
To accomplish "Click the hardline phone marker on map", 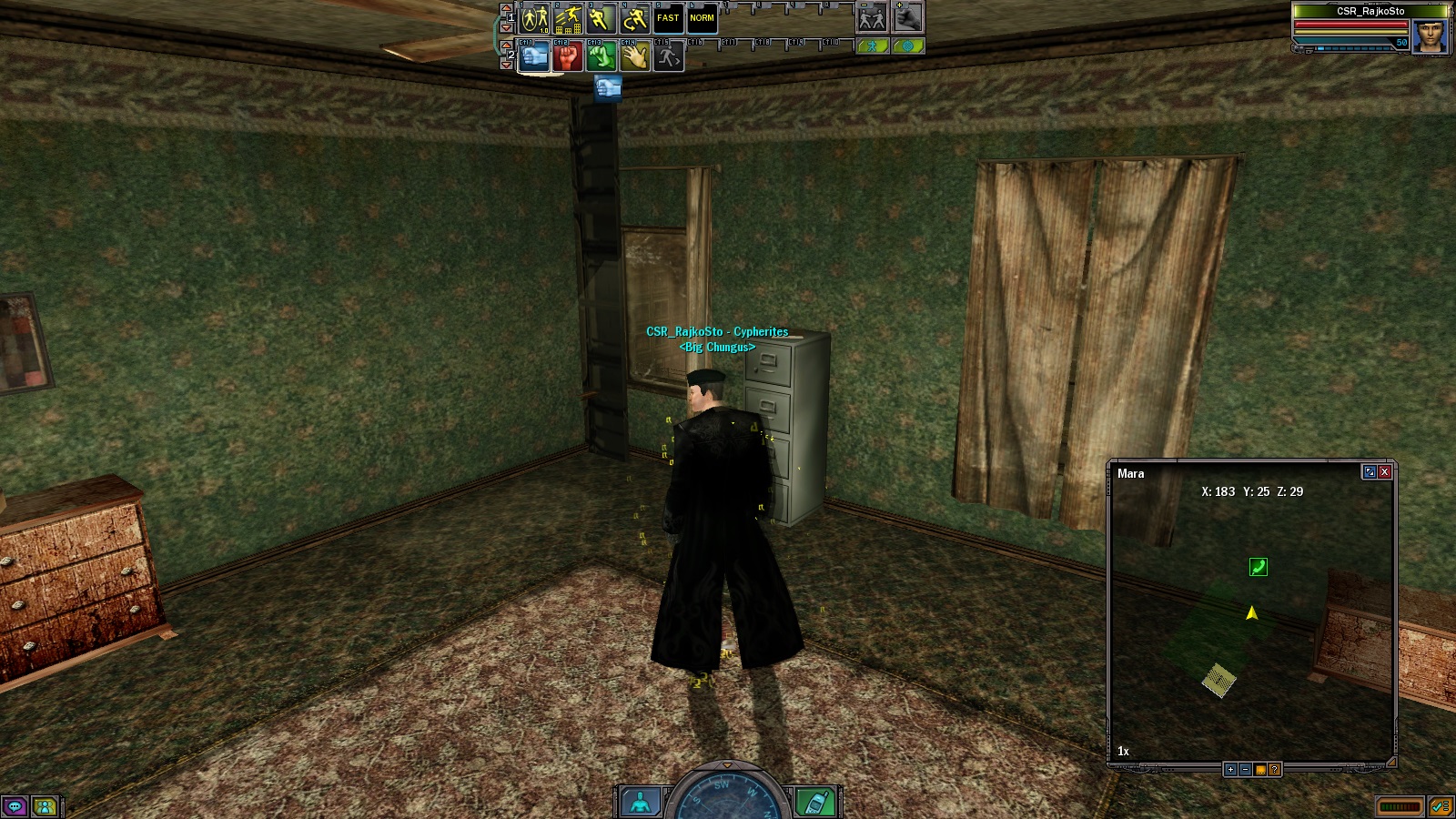I will [1258, 567].
